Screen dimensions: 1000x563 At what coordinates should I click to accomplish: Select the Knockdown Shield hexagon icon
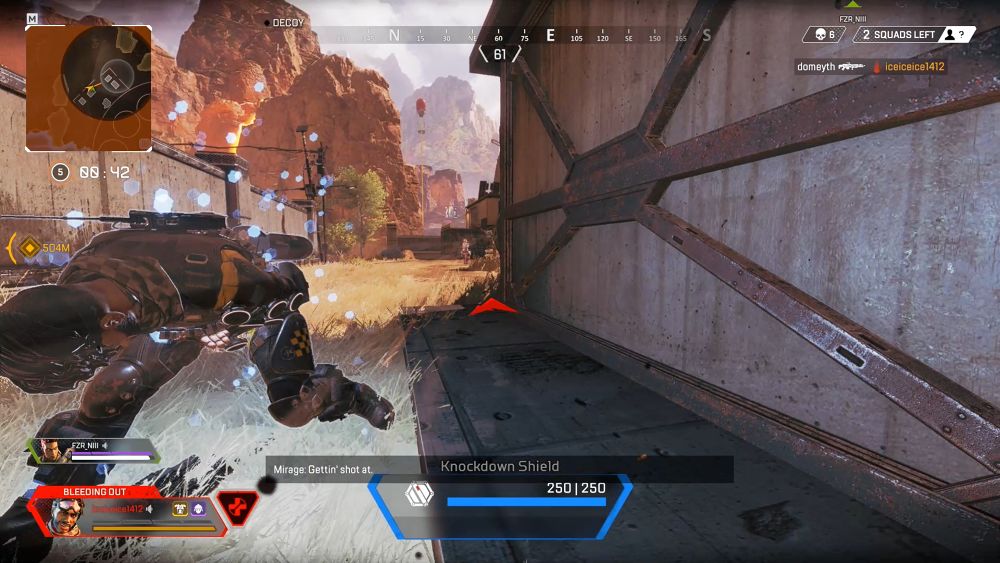(417, 495)
